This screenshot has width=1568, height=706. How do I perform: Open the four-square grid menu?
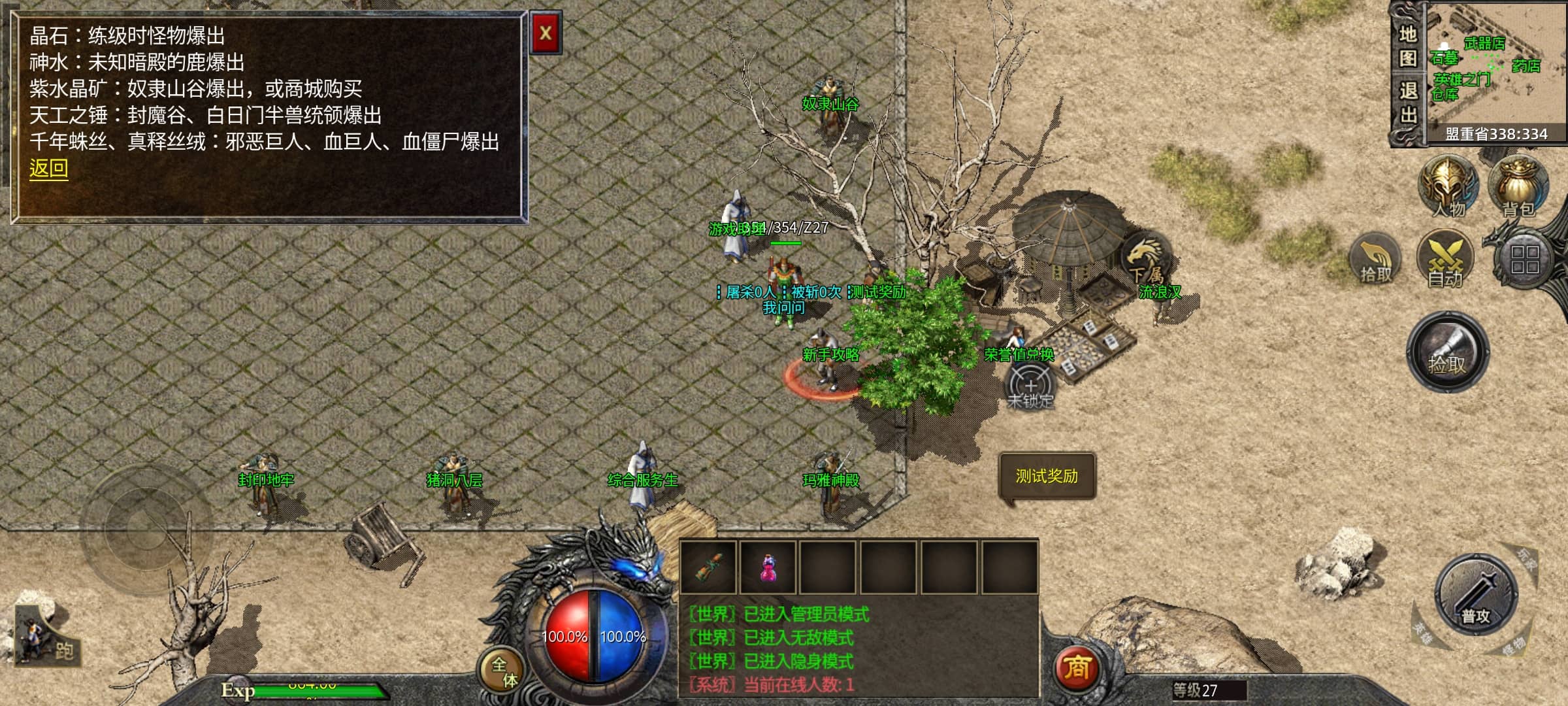[1525, 260]
